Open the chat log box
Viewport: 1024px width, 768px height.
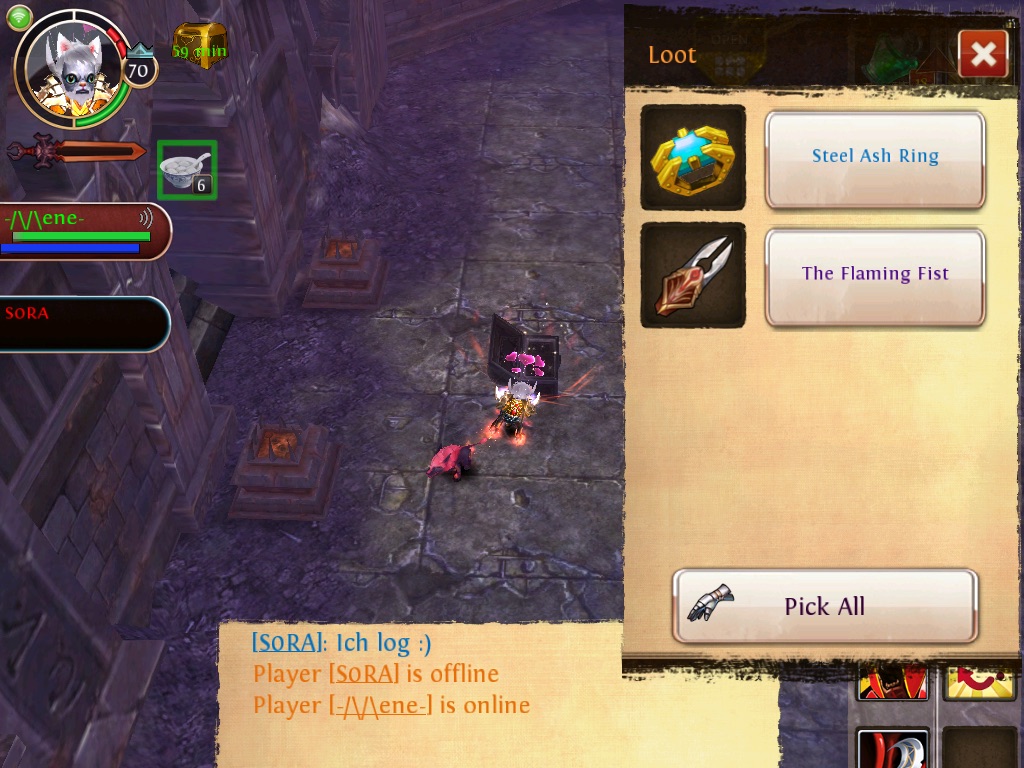tap(420, 690)
